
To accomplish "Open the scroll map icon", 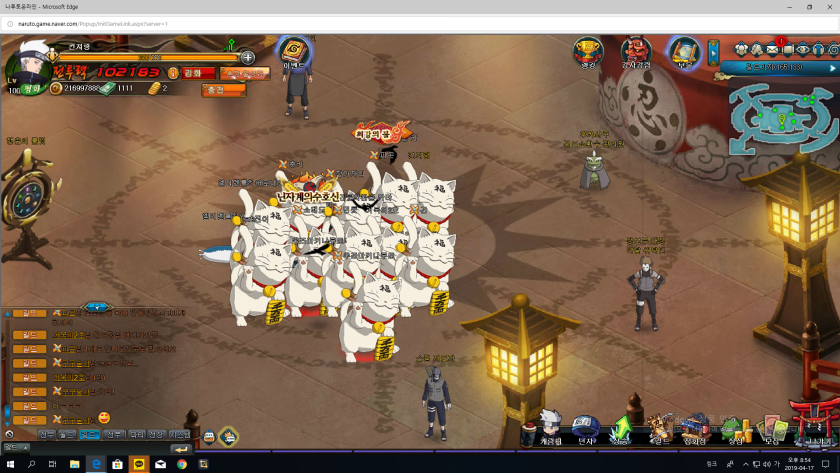I will pyautogui.click(x=684, y=52).
